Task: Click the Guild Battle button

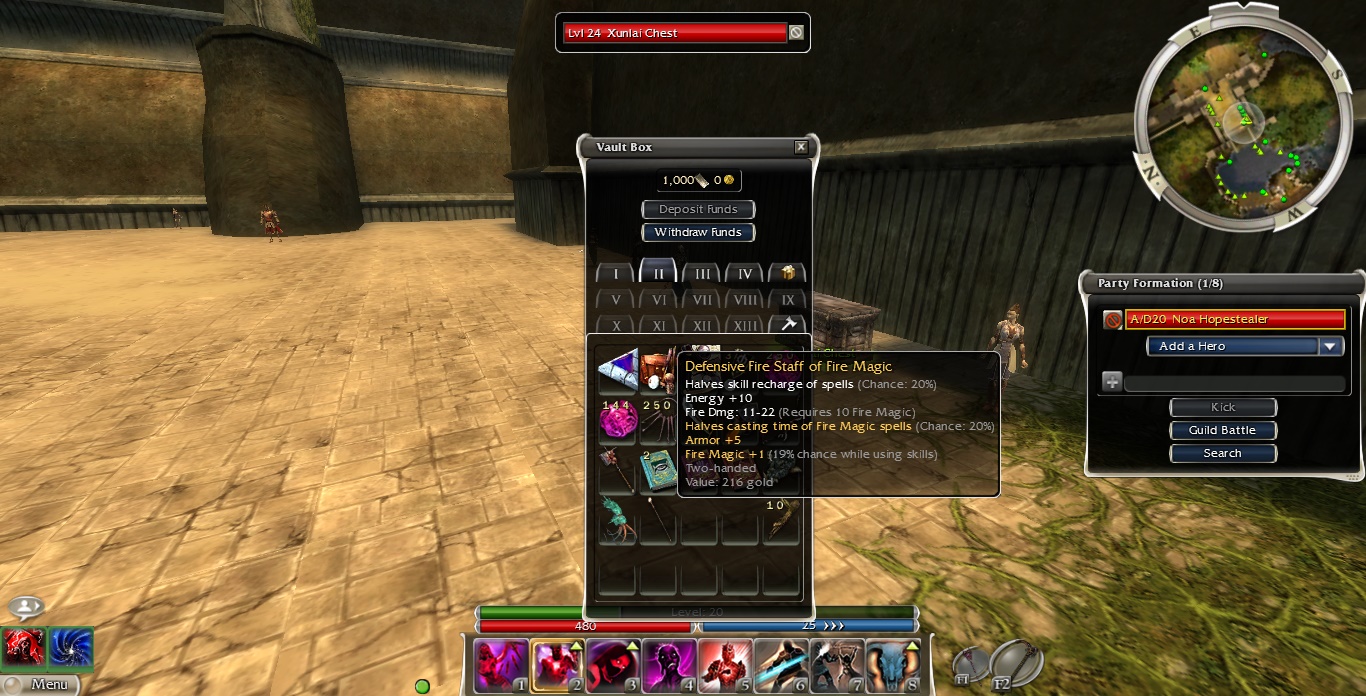Action: (1222, 430)
